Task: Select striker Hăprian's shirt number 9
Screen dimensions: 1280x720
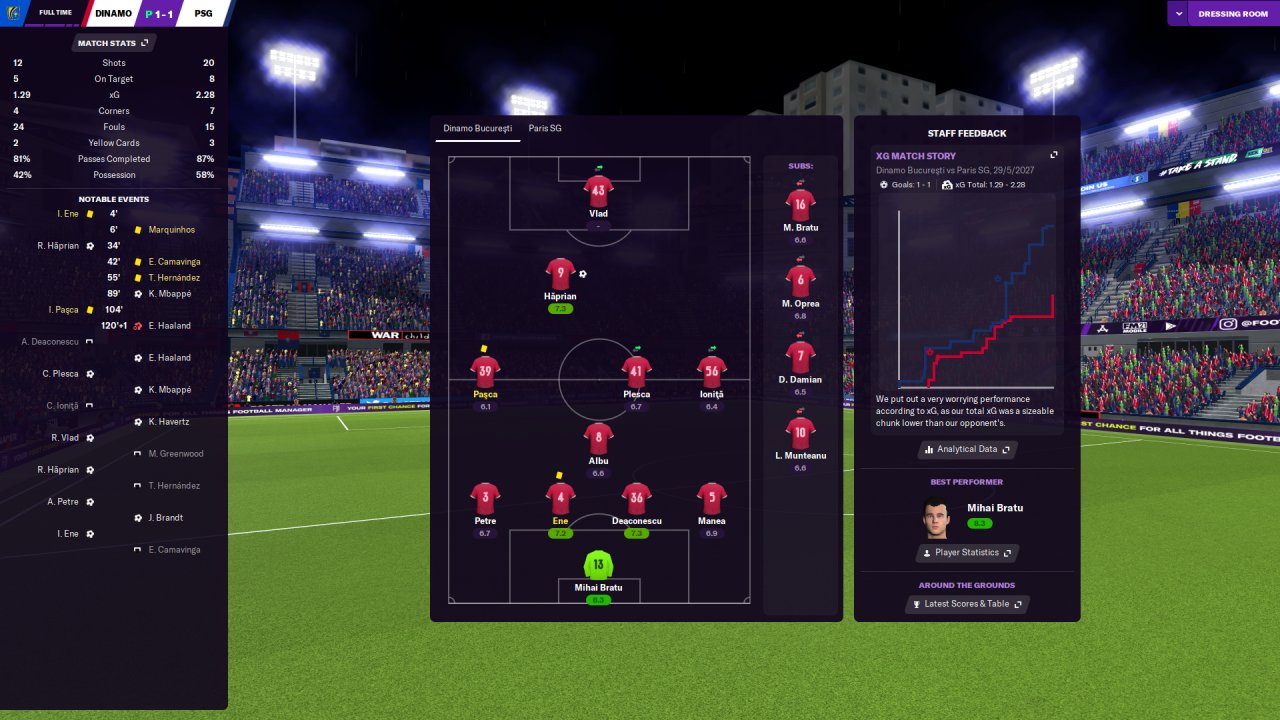Action: tap(561, 274)
